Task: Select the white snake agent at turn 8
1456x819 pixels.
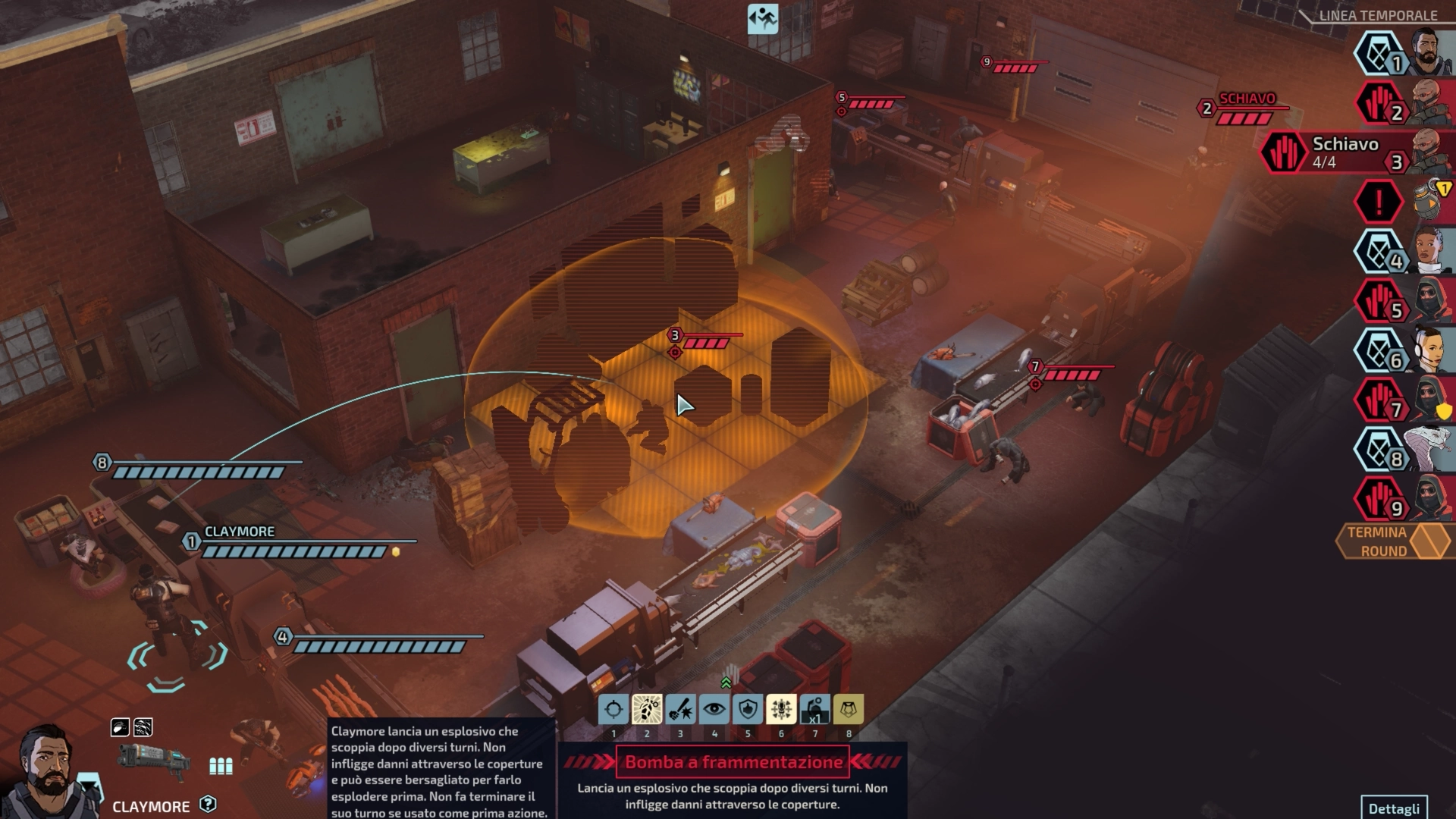Action: [1404, 449]
